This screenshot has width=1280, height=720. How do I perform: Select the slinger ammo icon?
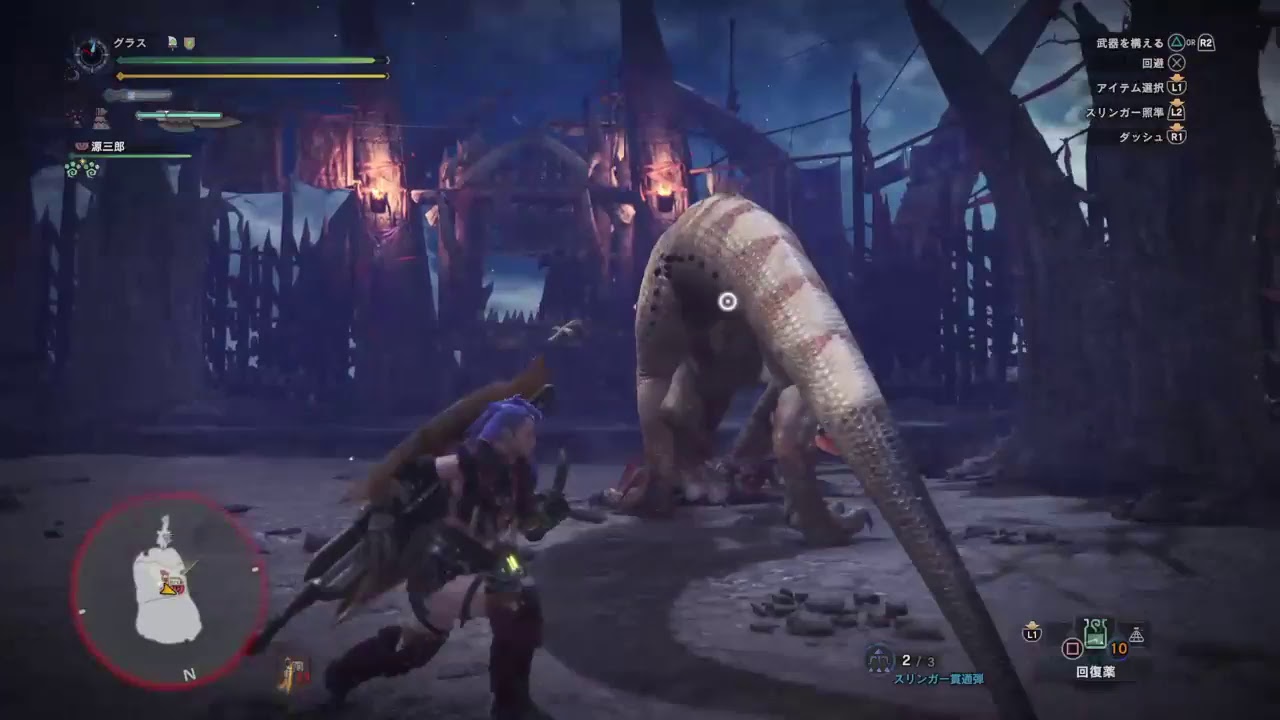(880, 660)
